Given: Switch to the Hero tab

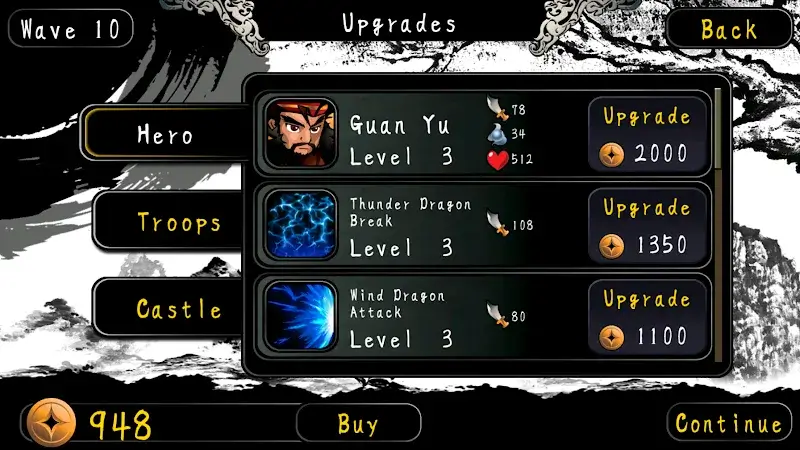Looking at the screenshot, I should (165, 134).
